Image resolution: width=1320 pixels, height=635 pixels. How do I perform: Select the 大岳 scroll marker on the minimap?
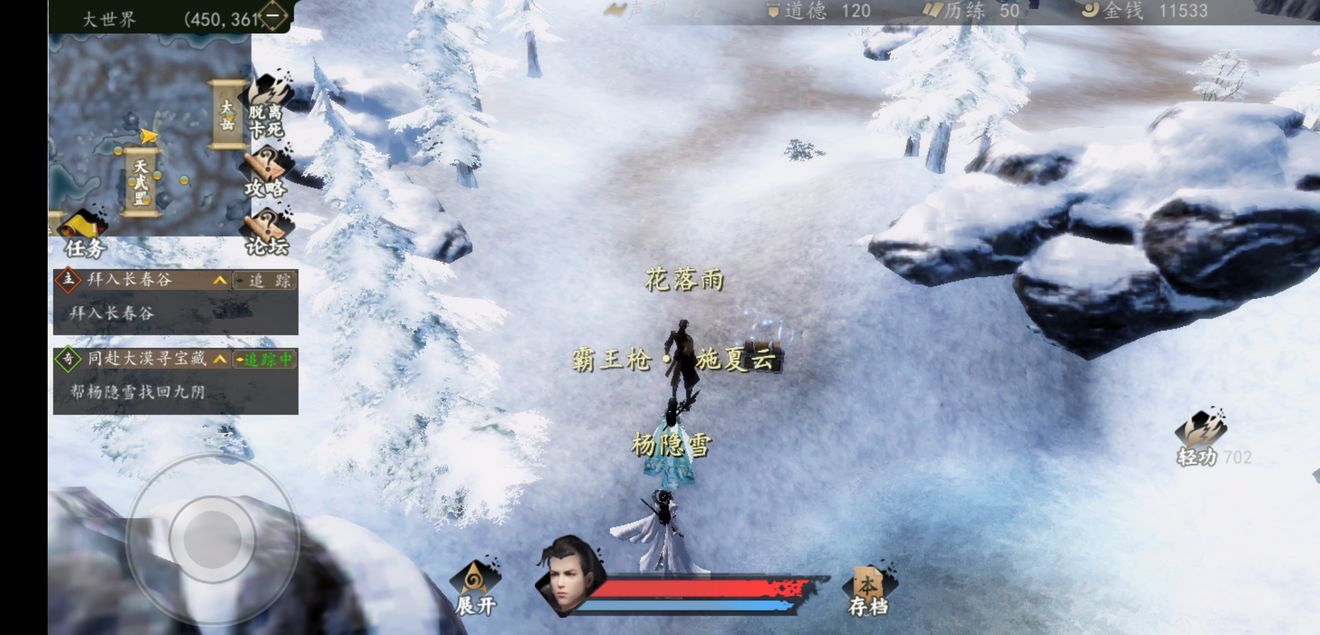pyautogui.click(x=227, y=113)
